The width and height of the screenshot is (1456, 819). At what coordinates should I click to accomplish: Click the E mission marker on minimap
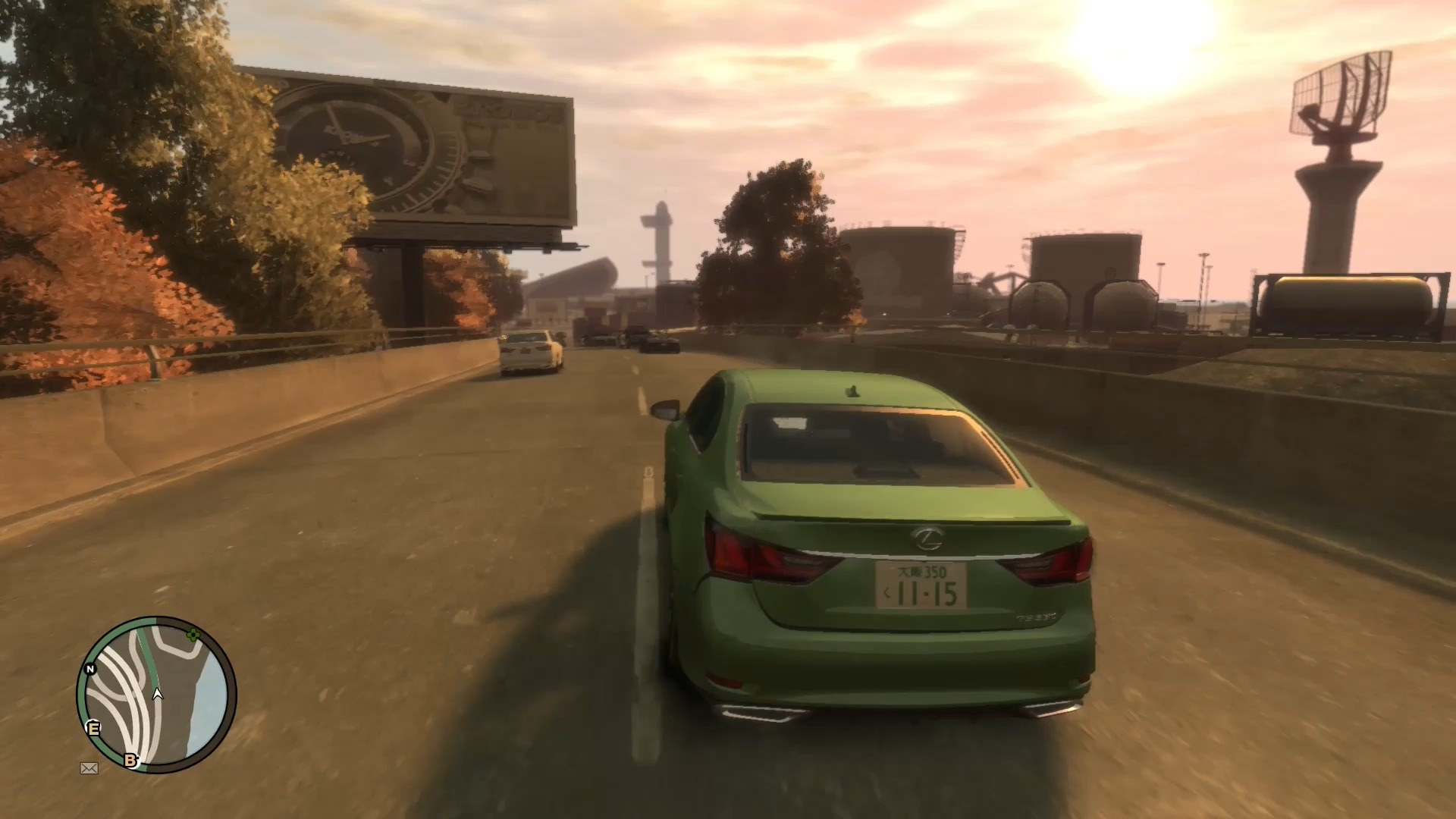tap(94, 728)
